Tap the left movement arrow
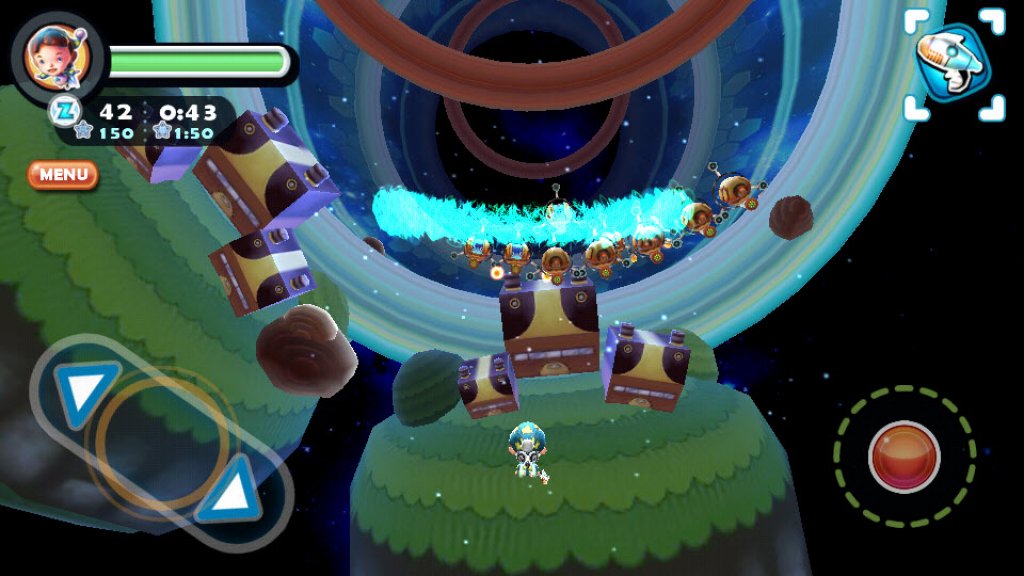 pyautogui.click(x=85, y=389)
